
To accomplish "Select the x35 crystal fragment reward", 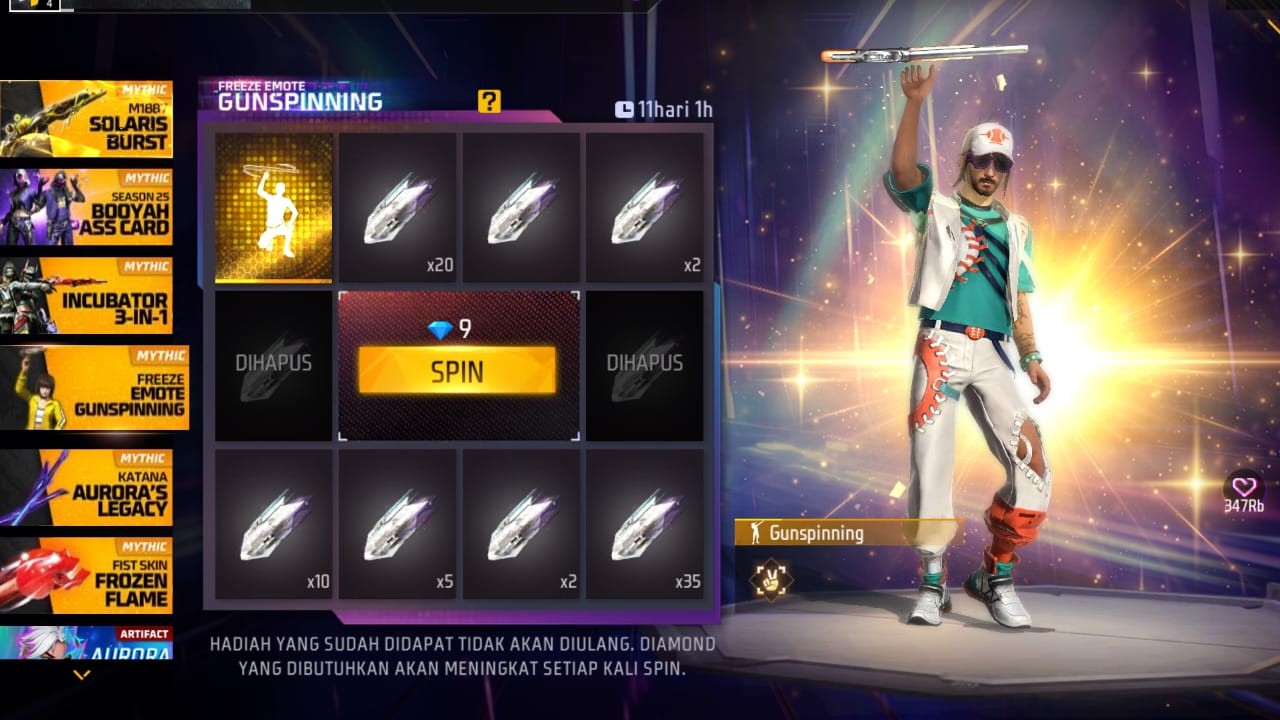I will tap(645, 525).
